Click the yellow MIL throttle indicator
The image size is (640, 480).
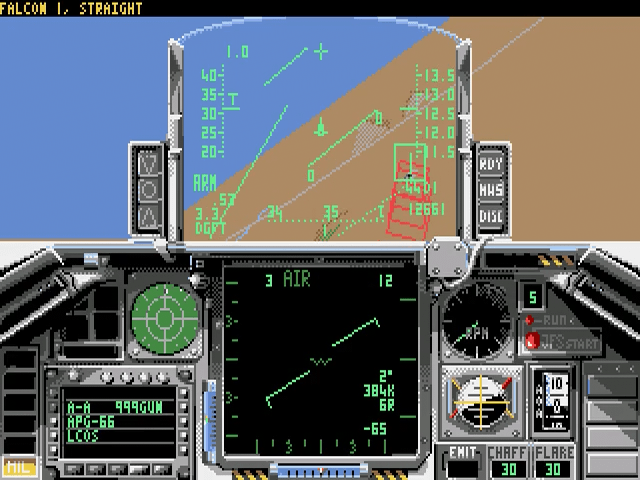tap(17, 465)
